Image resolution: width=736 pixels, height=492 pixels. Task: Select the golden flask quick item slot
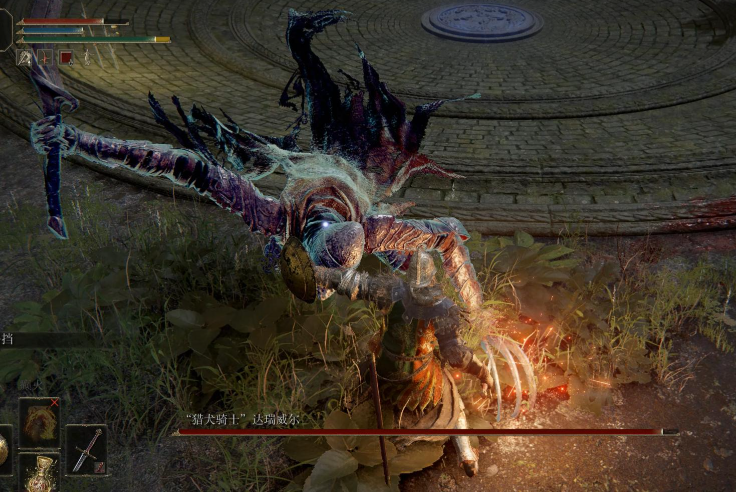[x=40, y=473]
